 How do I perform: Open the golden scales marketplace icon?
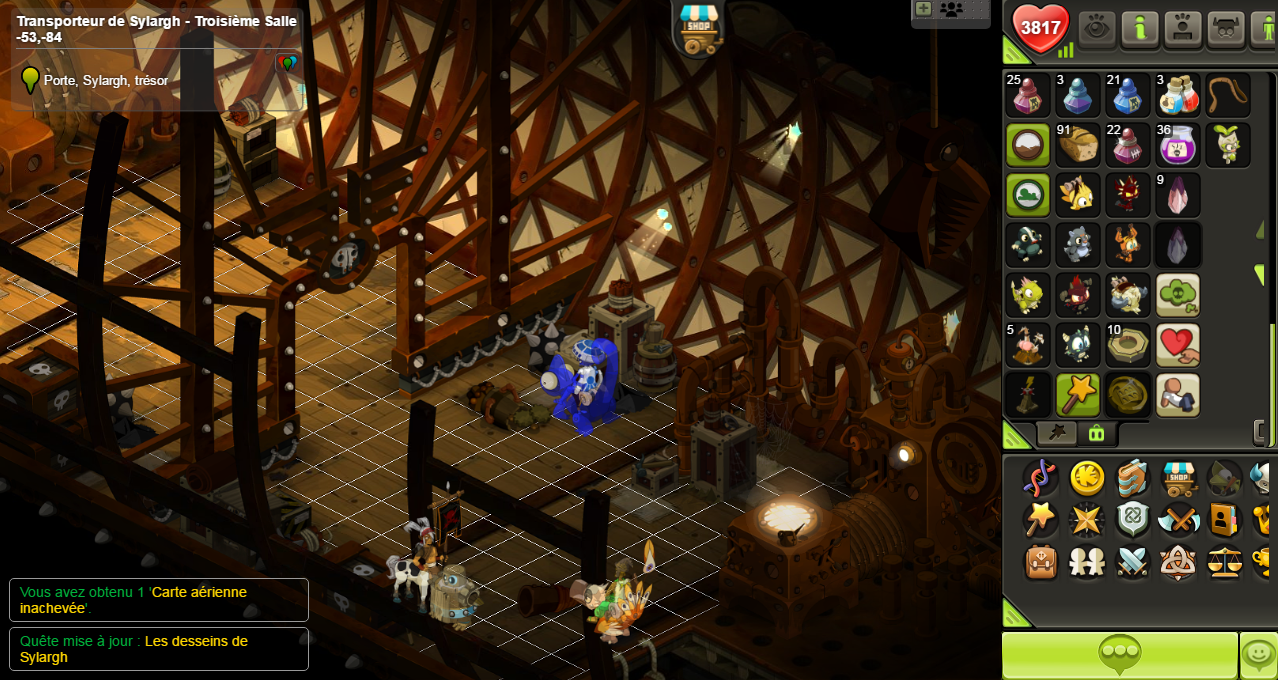1224,562
